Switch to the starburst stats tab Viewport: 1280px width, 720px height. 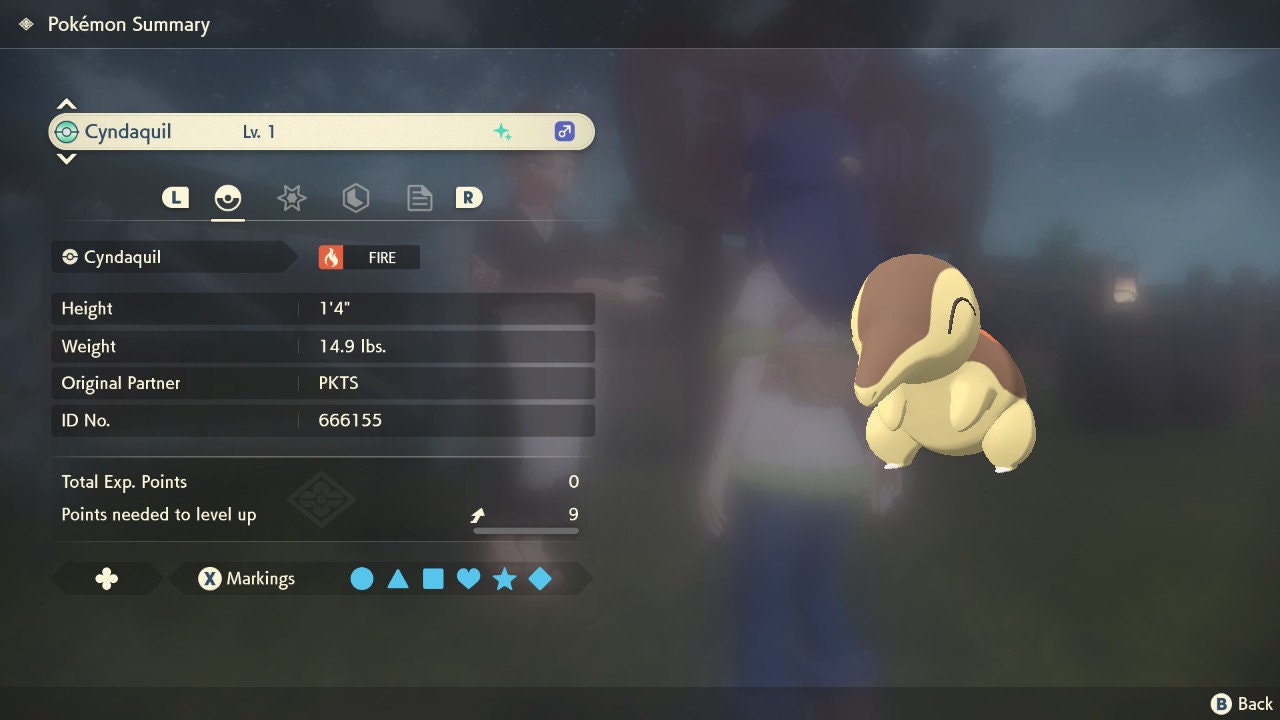pos(291,198)
